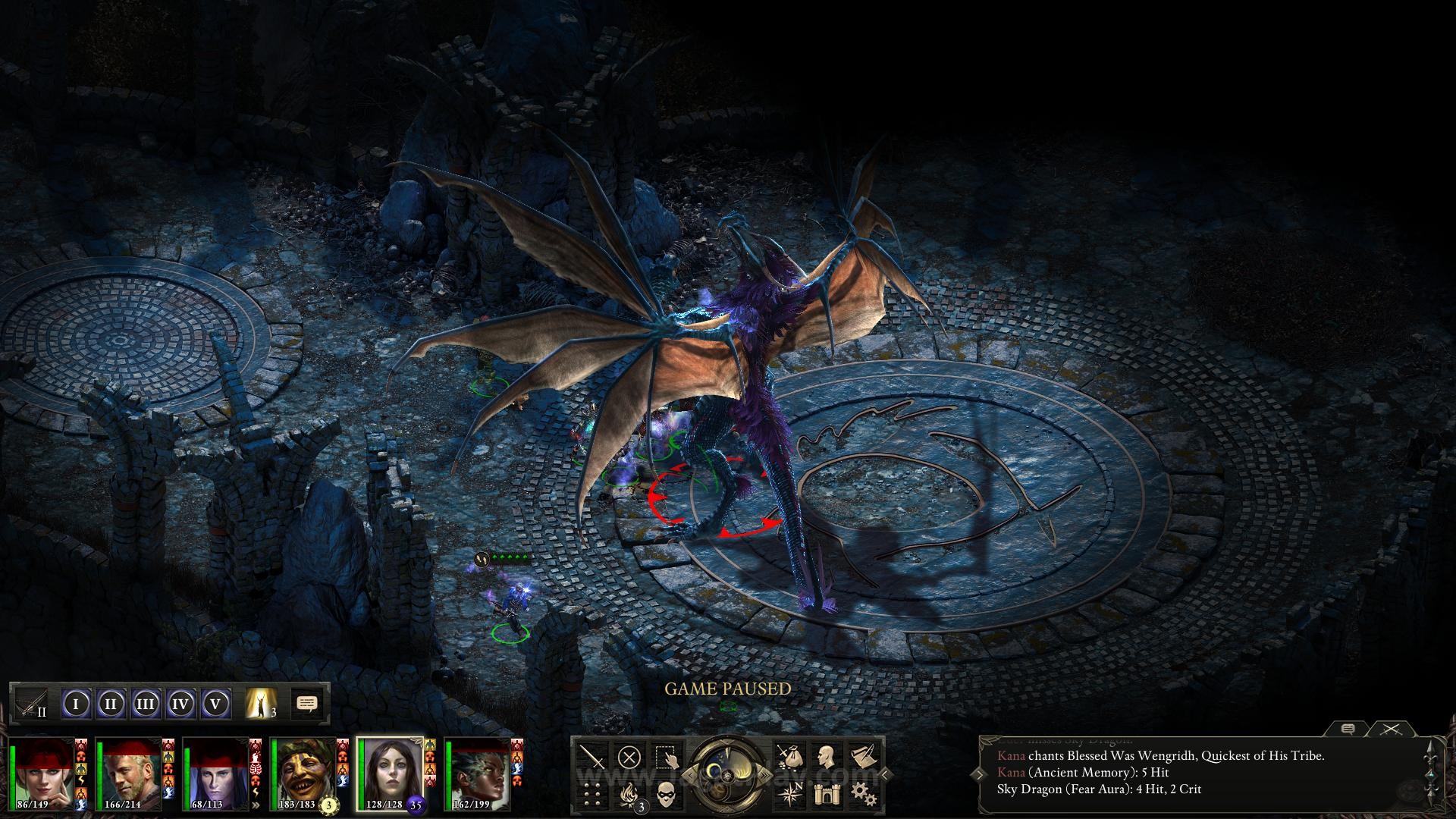Open the Rest campfire icon
Screen dimensions: 1456x819
click(x=629, y=793)
